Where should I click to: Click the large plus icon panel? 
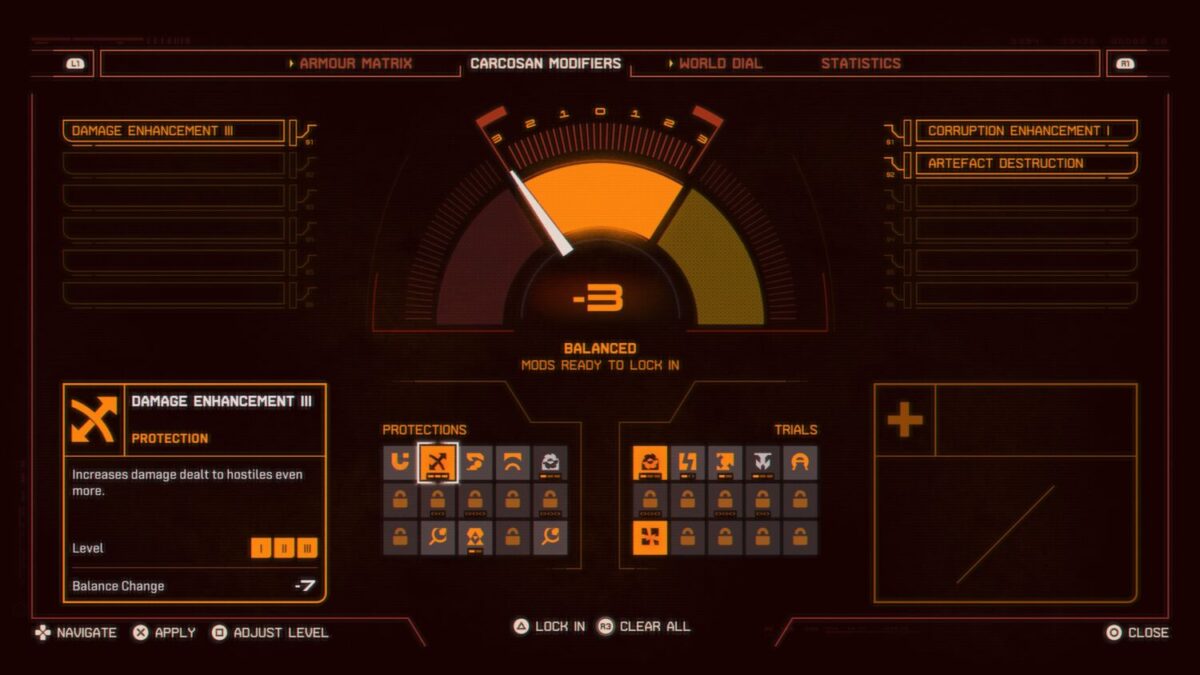click(905, 420)
